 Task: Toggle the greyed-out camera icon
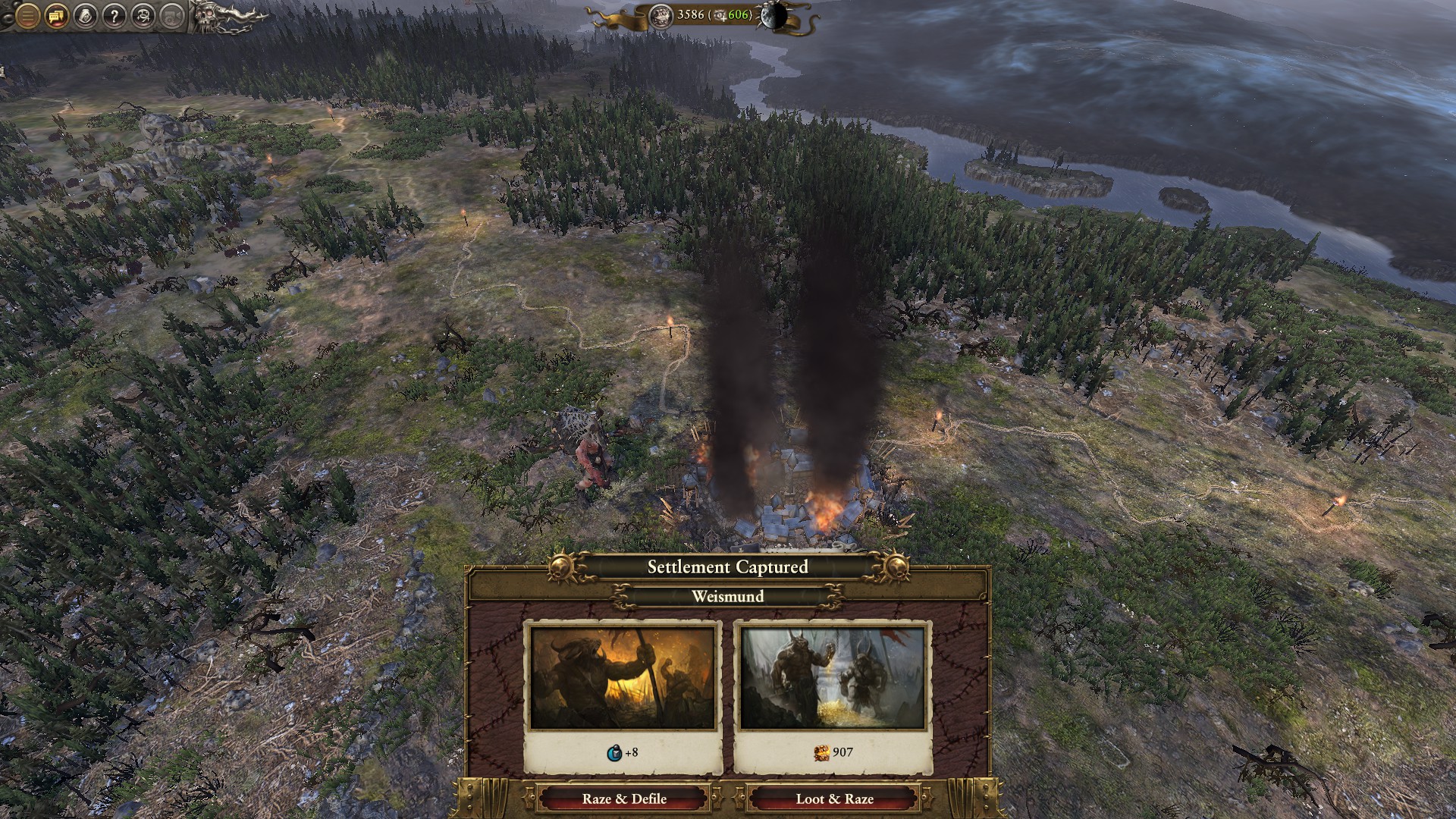coord(171,16)
